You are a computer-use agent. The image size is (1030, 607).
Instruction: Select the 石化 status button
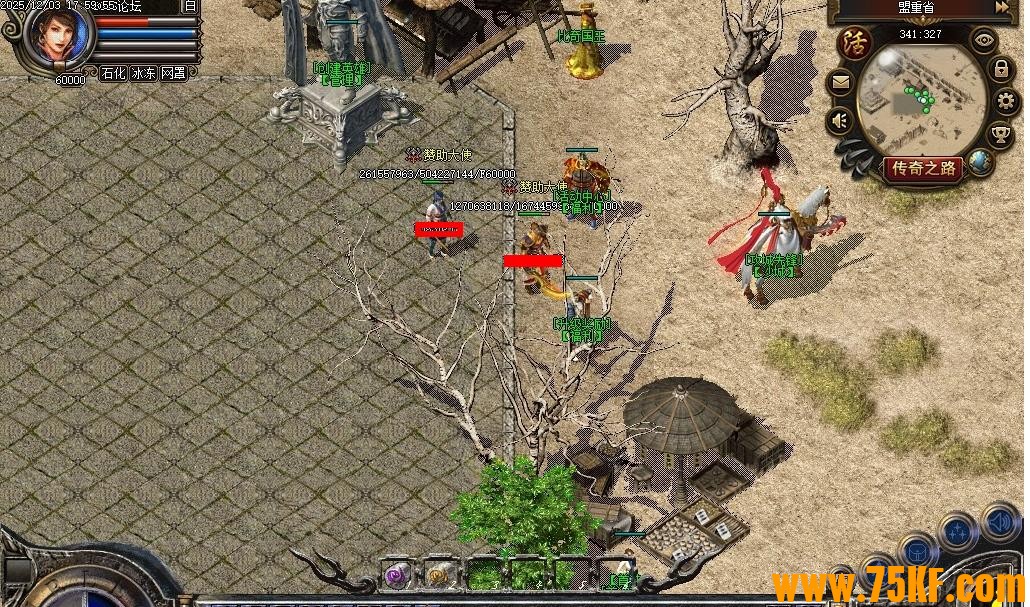pyautogui.click(x=113, y=73)
